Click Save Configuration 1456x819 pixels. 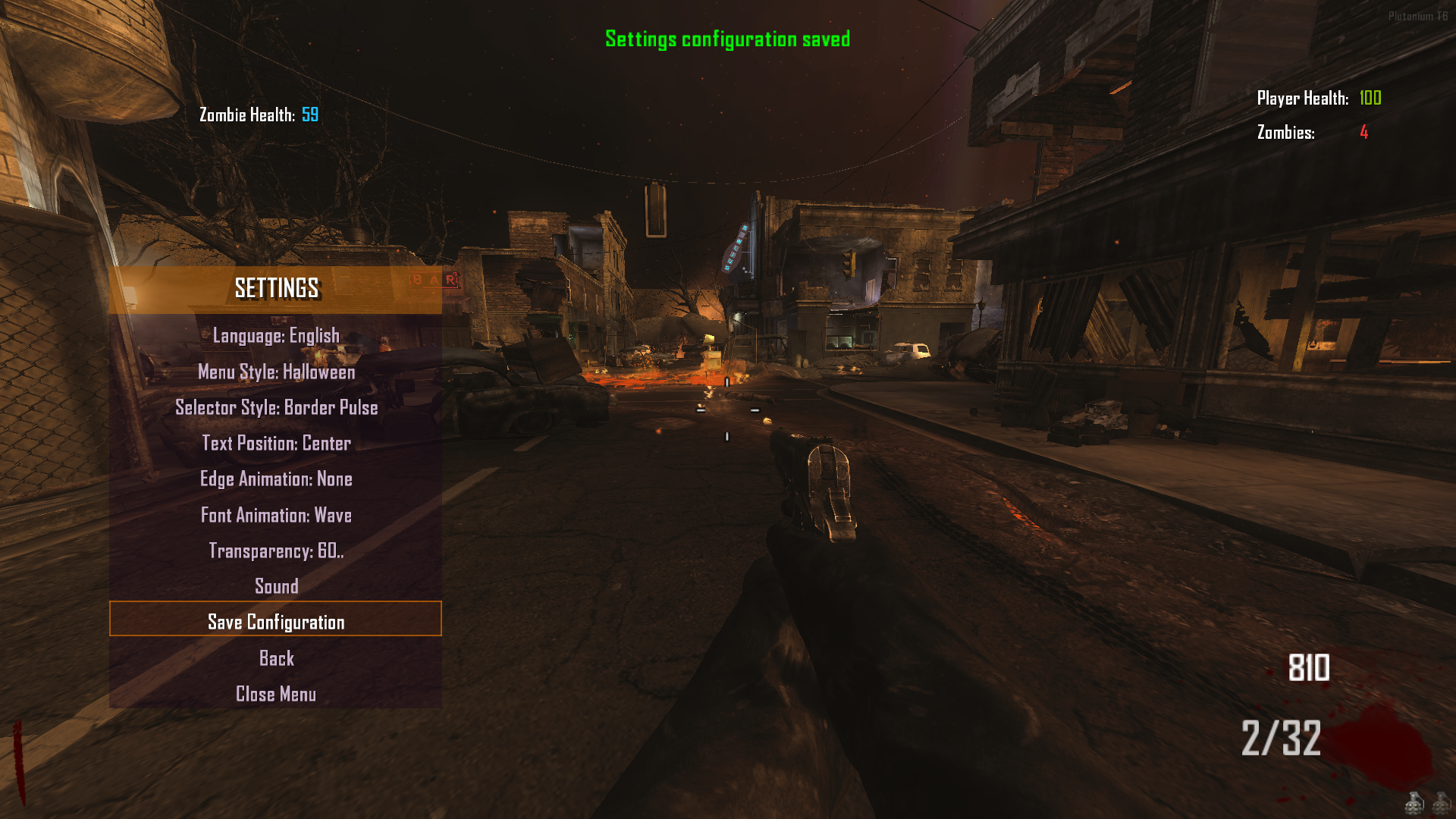click(x=275, y=621)
